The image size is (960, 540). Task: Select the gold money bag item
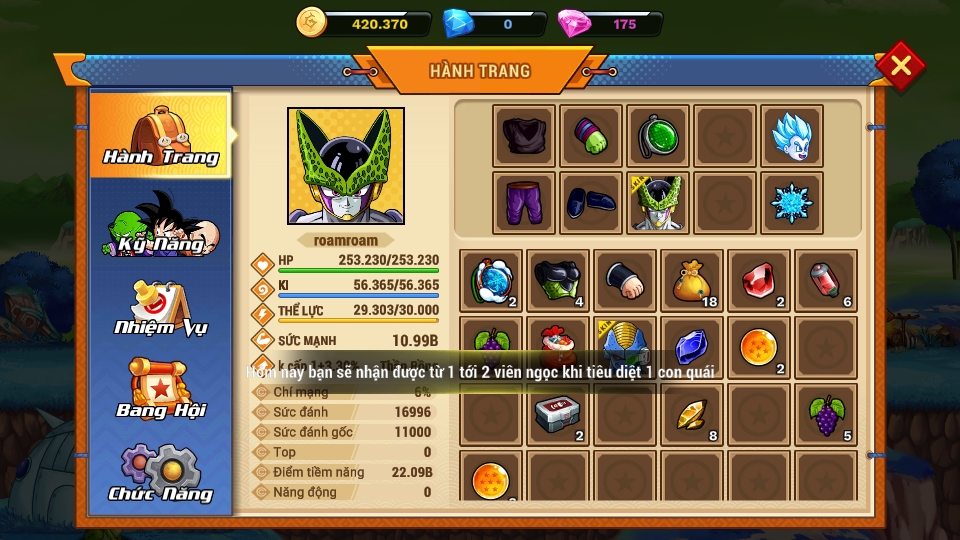click(x=692, y=281)
